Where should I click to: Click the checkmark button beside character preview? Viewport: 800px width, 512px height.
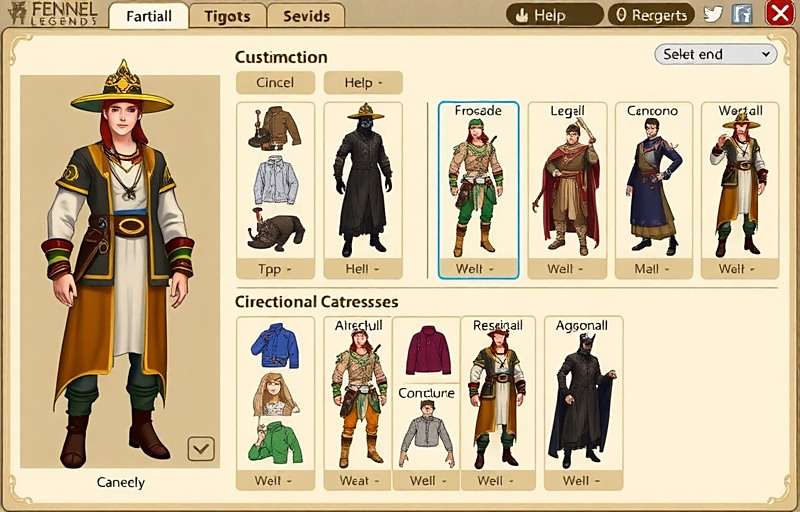[201, 448]
